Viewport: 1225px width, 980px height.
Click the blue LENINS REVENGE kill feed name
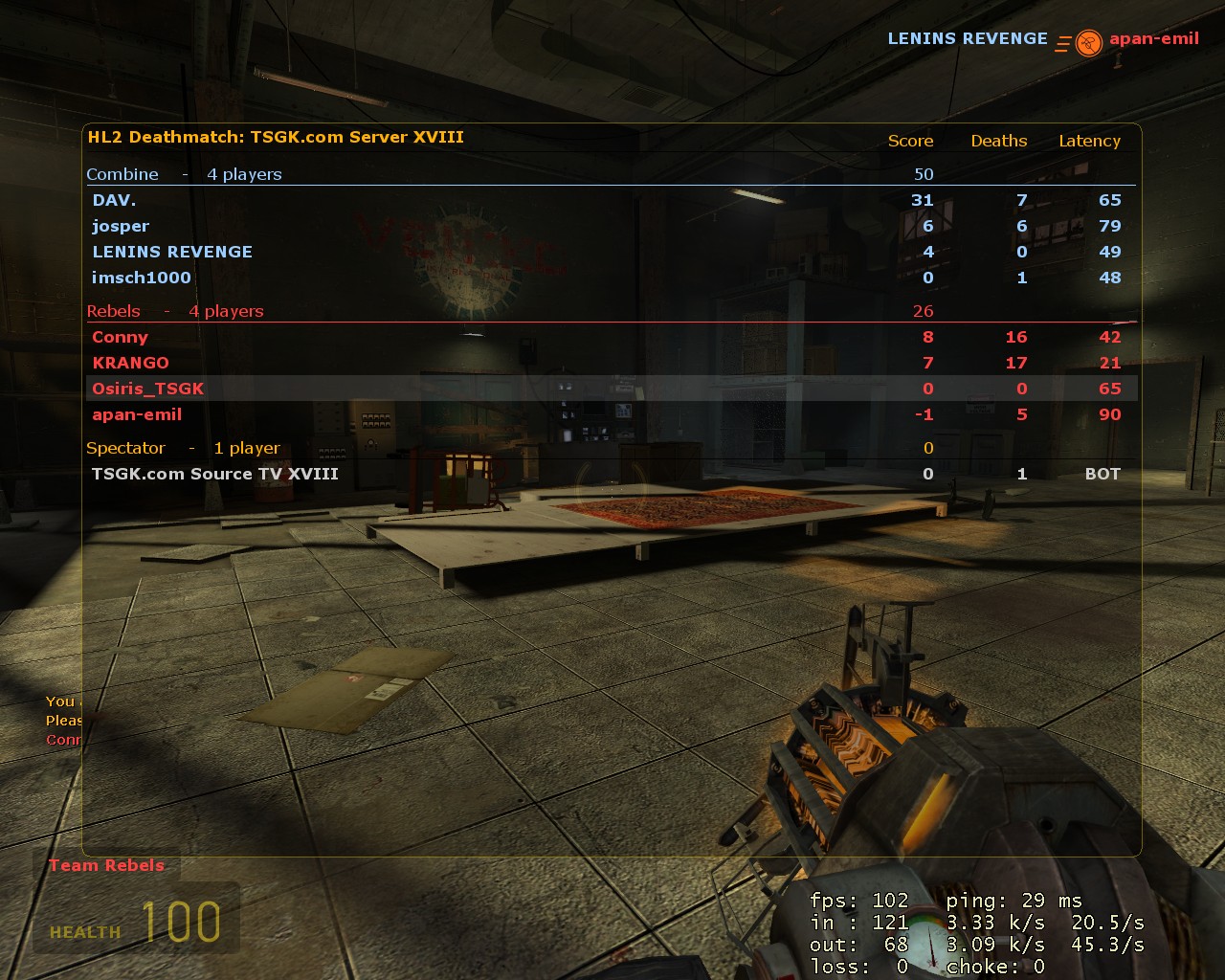968,38
